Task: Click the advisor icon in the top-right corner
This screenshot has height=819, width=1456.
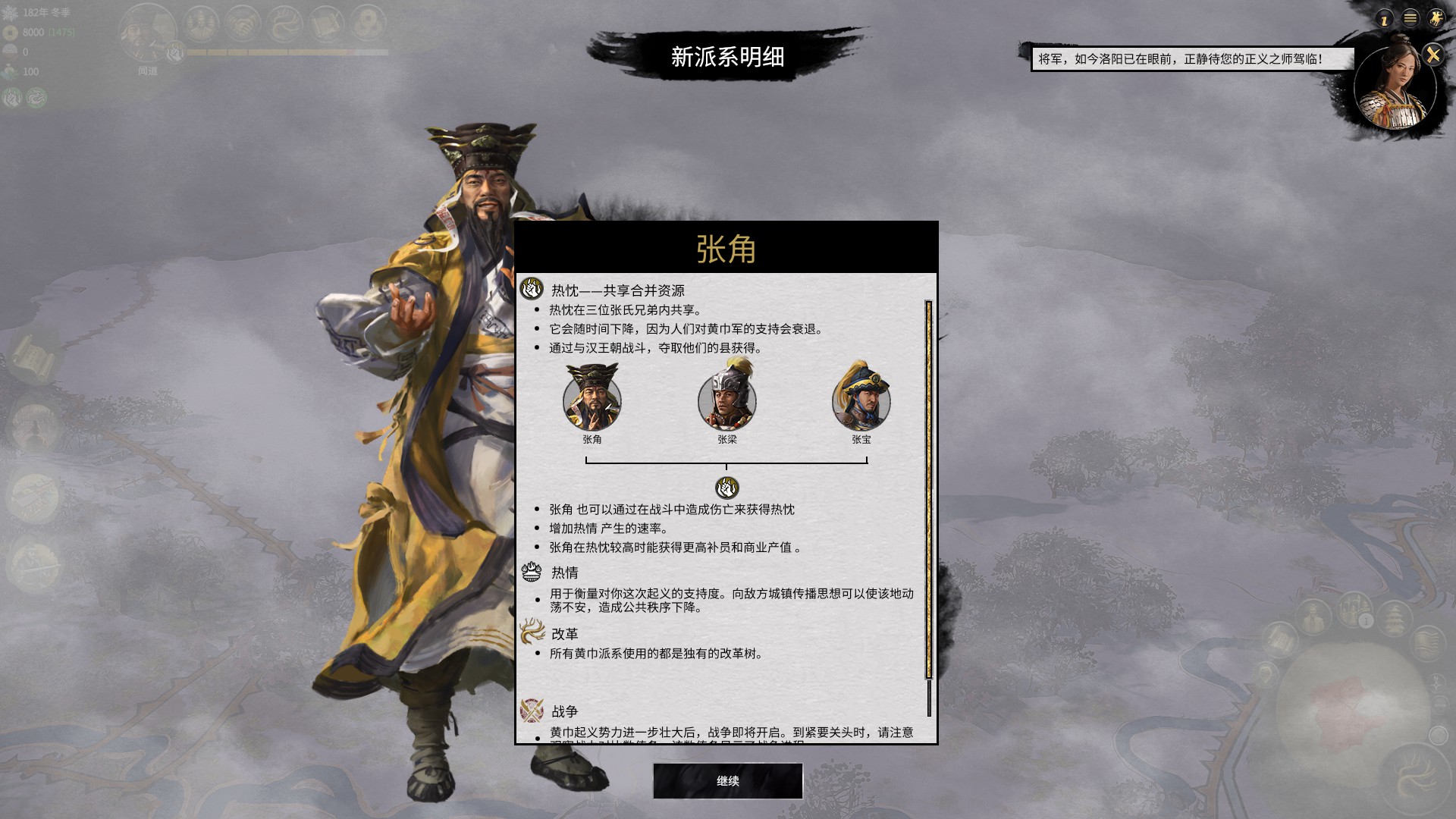Action: tap(1385, 18)
